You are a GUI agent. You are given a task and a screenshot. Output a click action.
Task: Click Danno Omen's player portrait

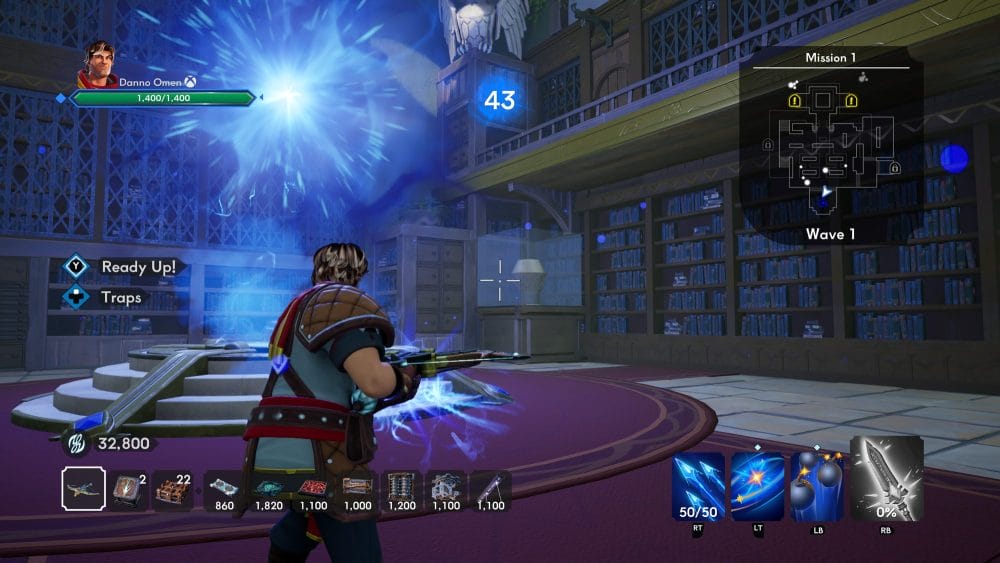tap(99, 63)
